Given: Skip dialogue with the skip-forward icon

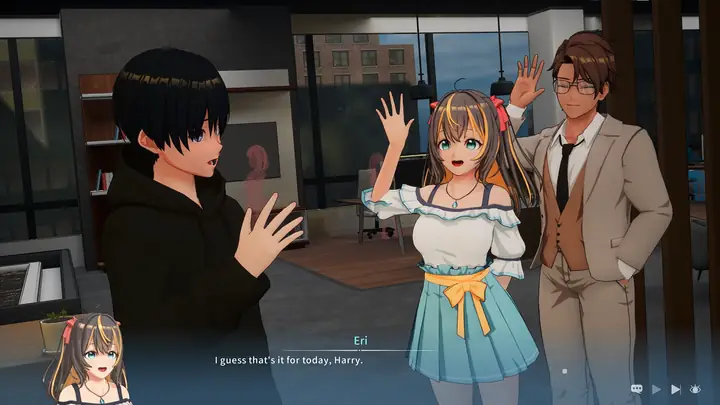Looking at the screenshot, I should [676, 388].
